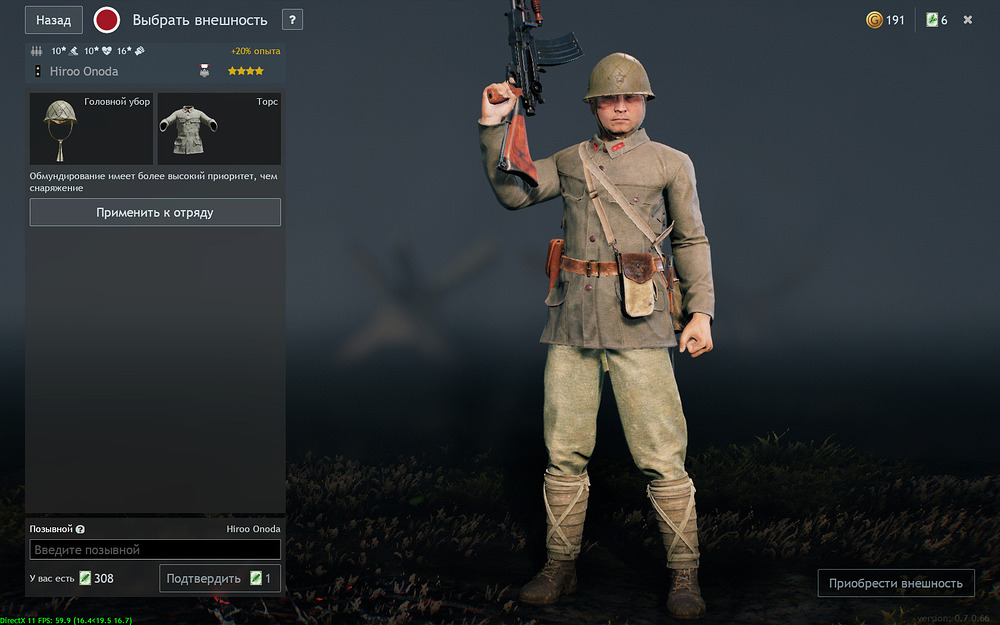Go back with the Назад button
This screenshot has width=1000, height=625.
point(54,20)
